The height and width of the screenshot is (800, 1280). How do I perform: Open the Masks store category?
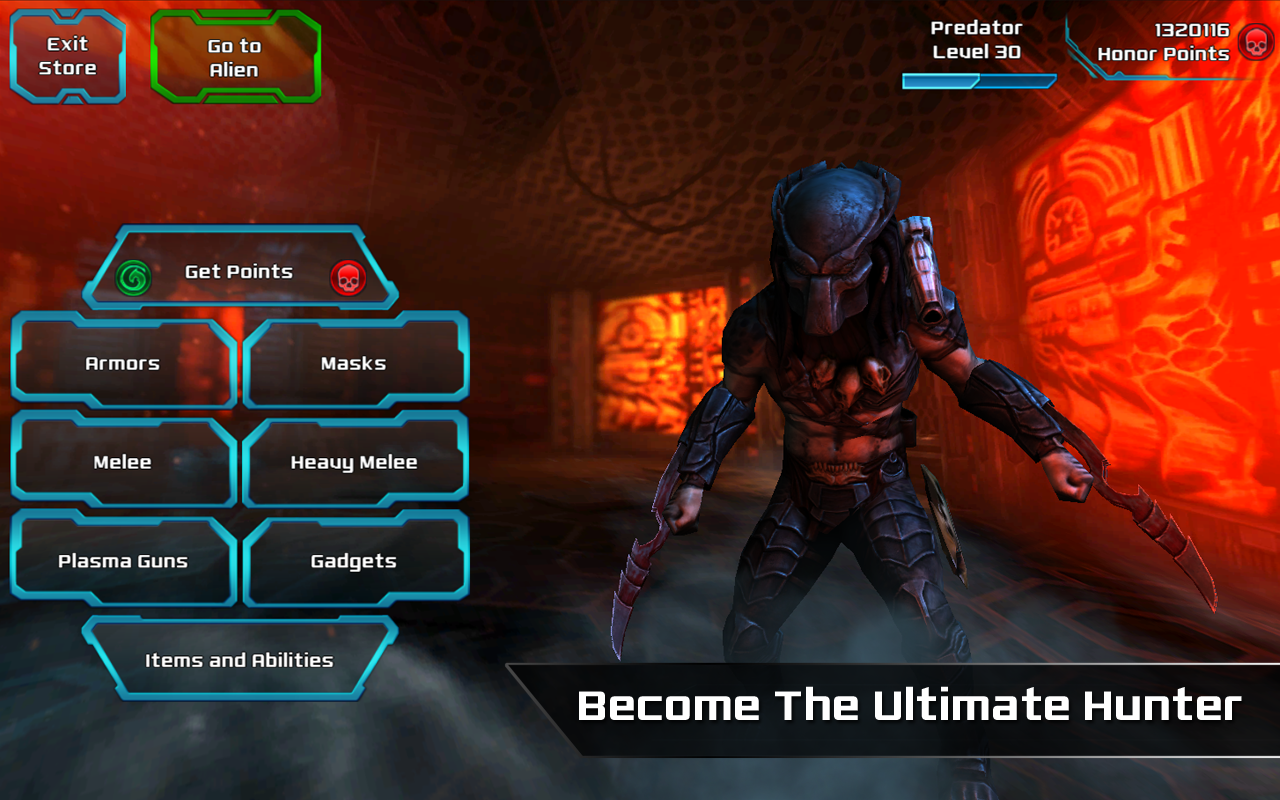click(x=356, y=362)
